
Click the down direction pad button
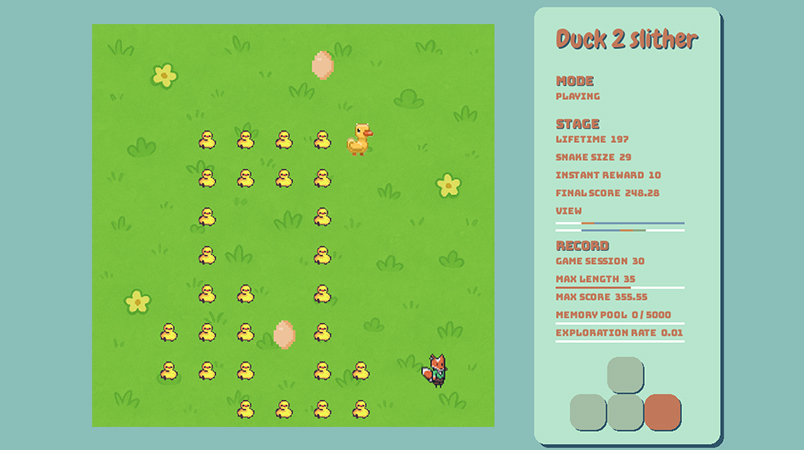click(625, 411)
